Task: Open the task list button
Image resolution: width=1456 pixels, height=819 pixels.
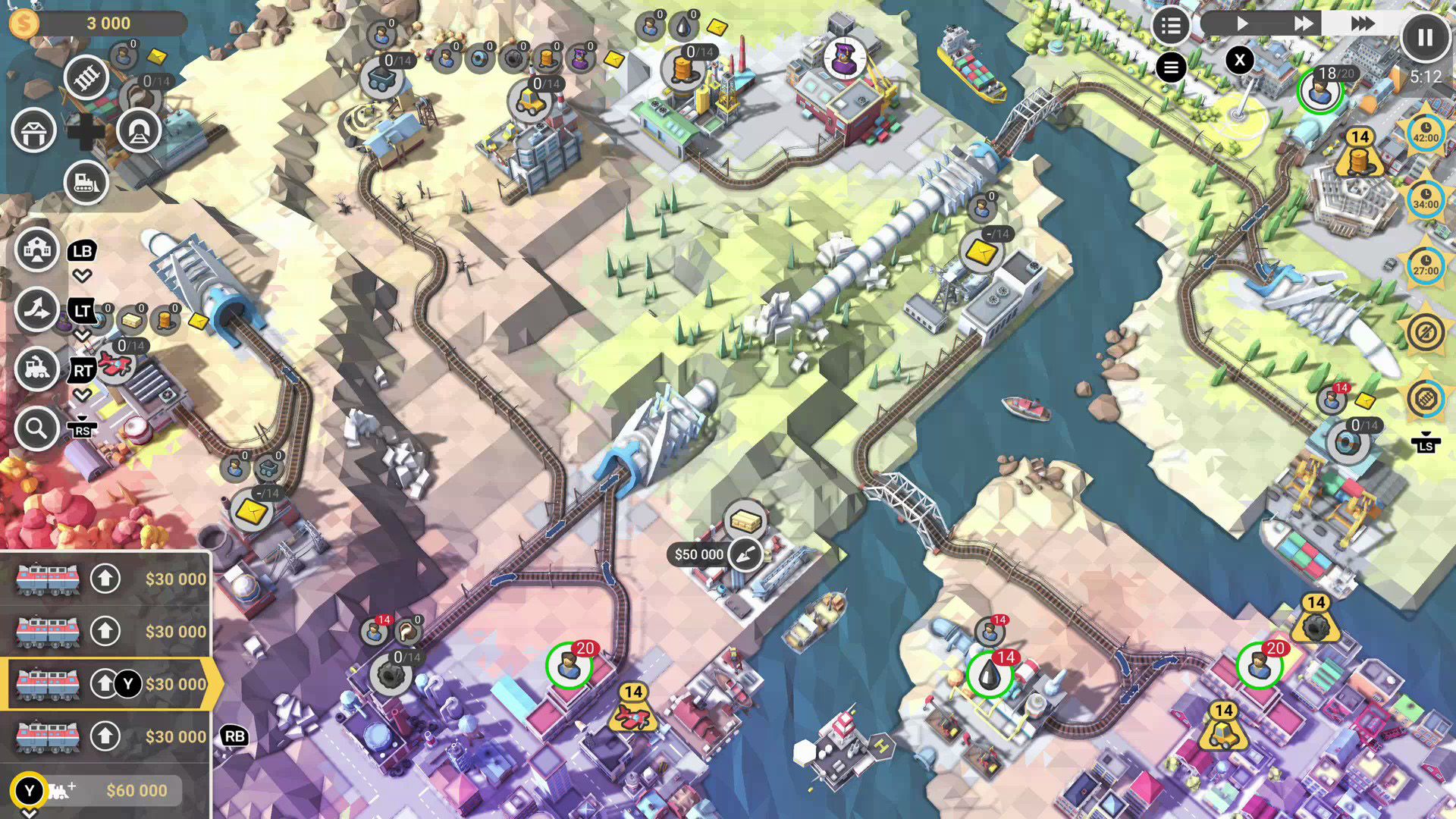Action: coord(1170,27)
